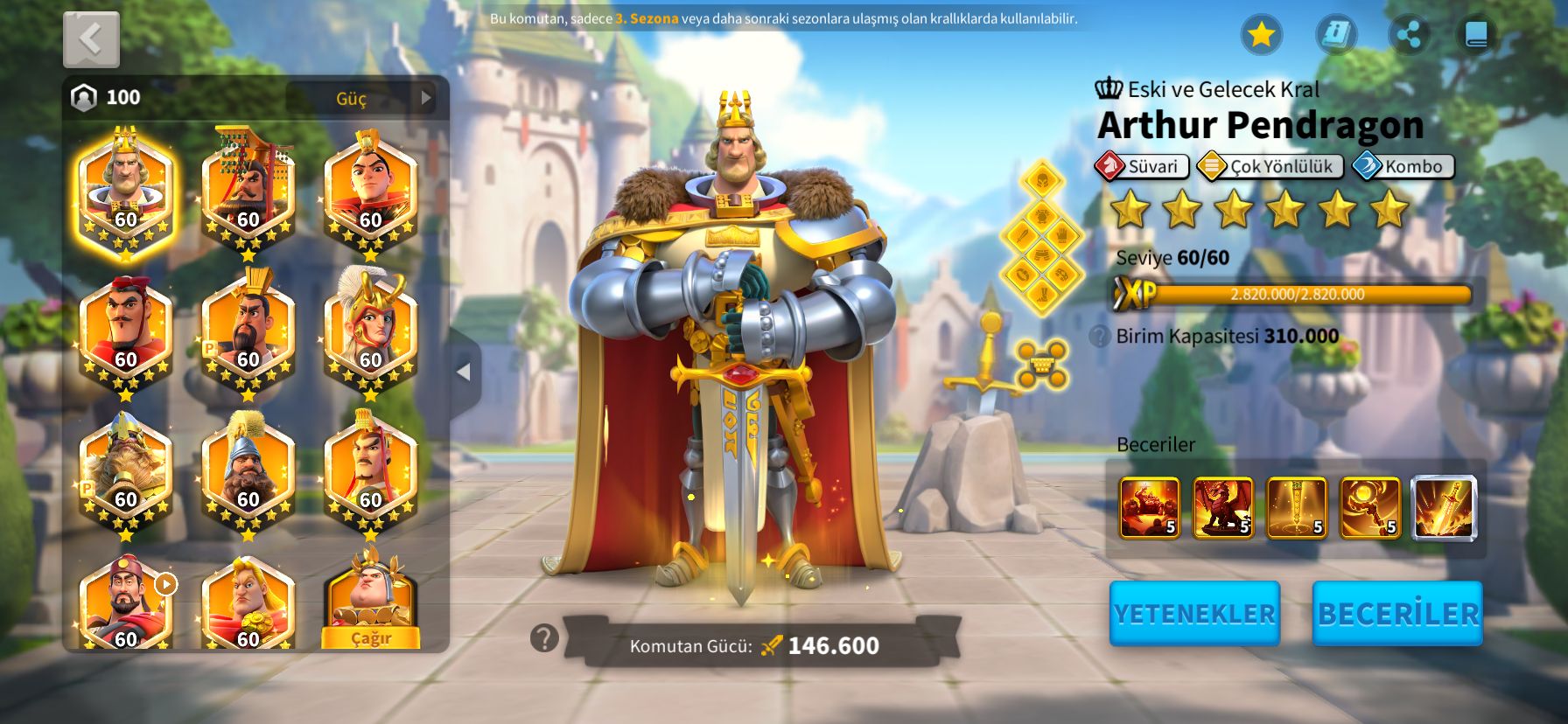Show commander power help question mark

click(544, 638)
